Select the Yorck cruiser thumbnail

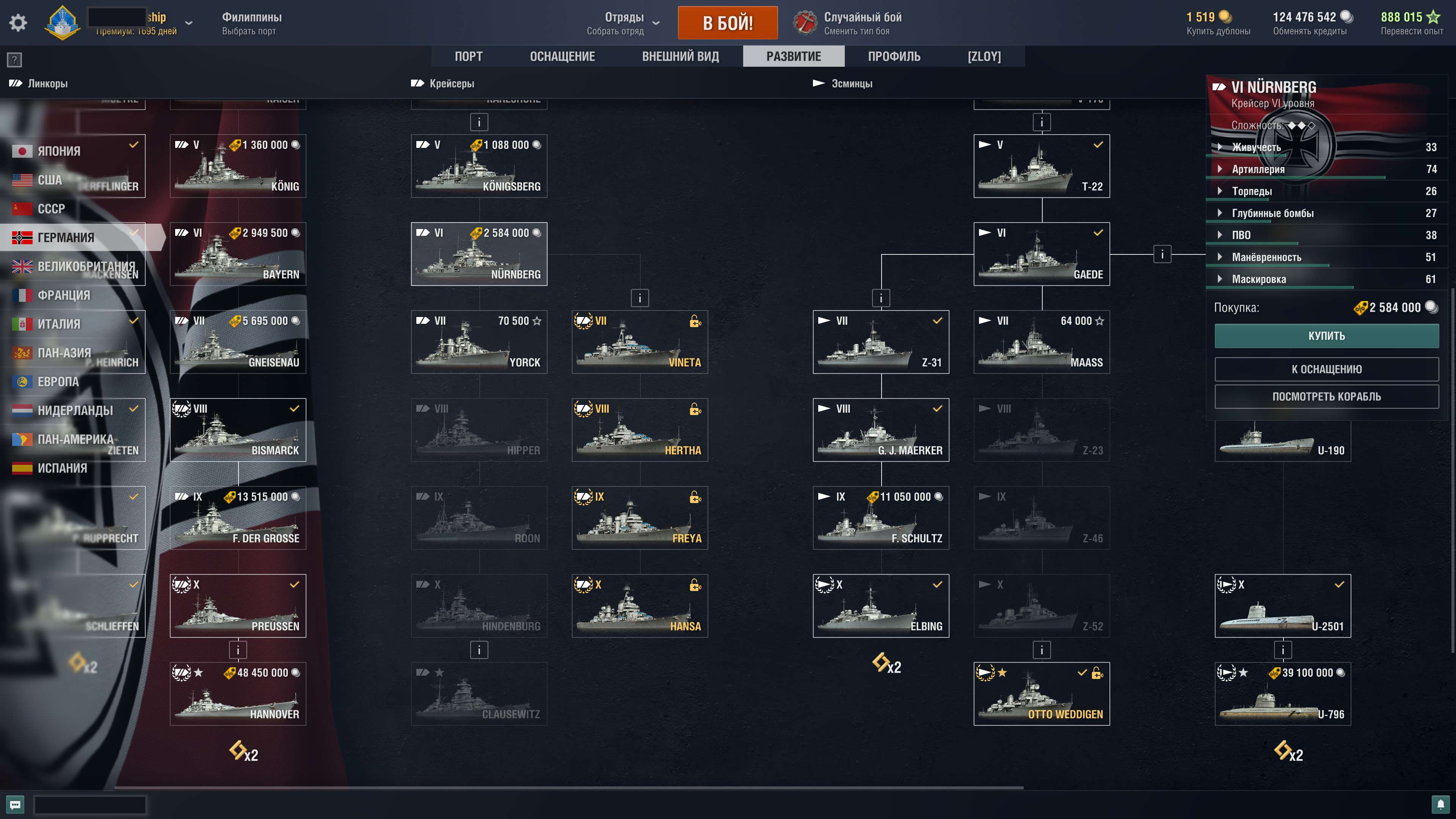click(x=479, y=342)
